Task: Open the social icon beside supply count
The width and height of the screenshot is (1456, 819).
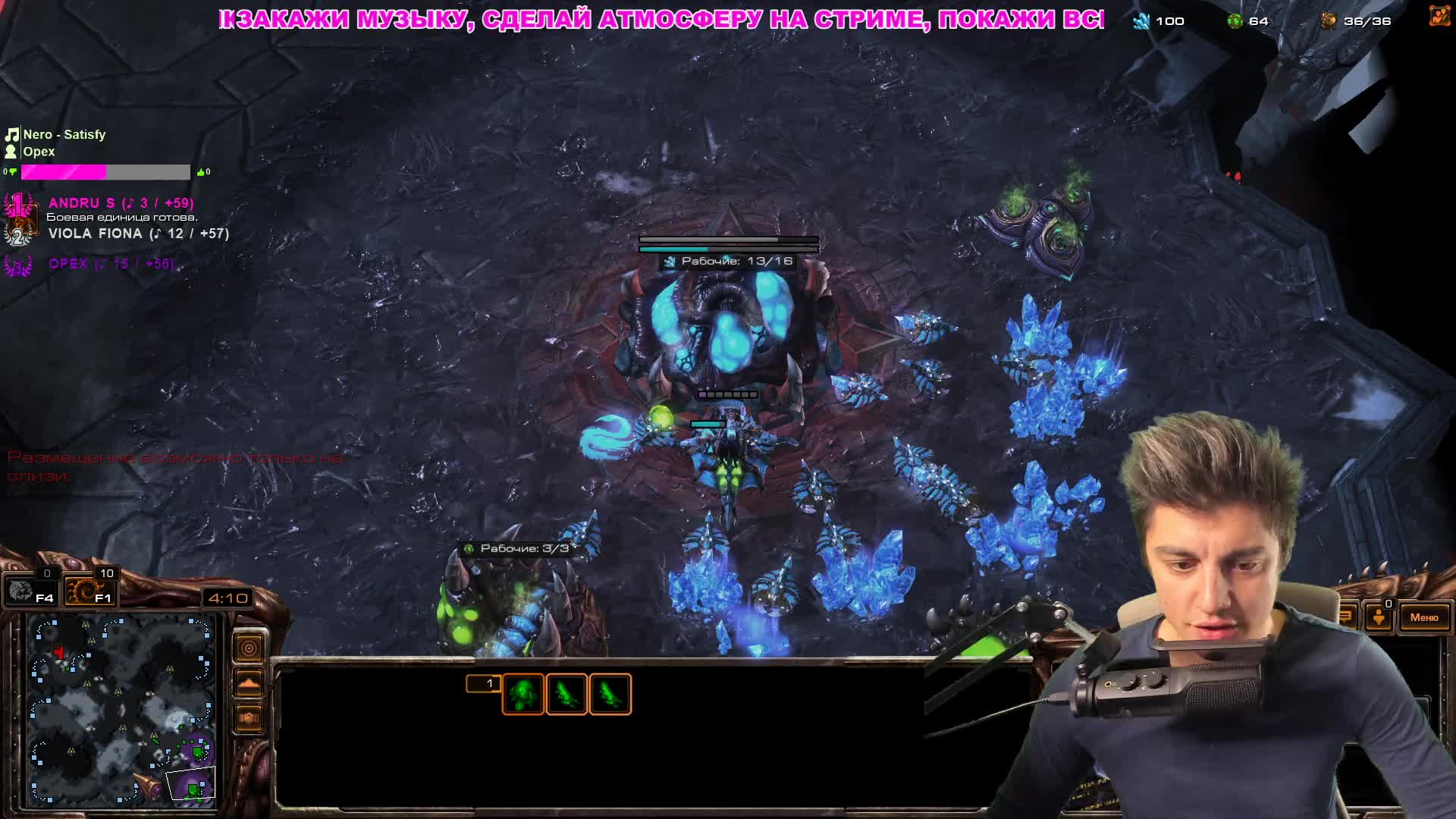Action: pos(1439,17)
